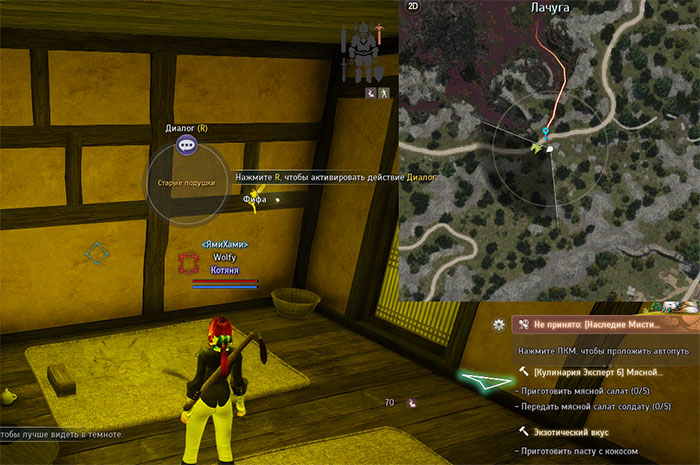The width and height of the screenshot is (700, 465).
Task: Click the Диалог speech bubble icon
Action: point(187,145)
